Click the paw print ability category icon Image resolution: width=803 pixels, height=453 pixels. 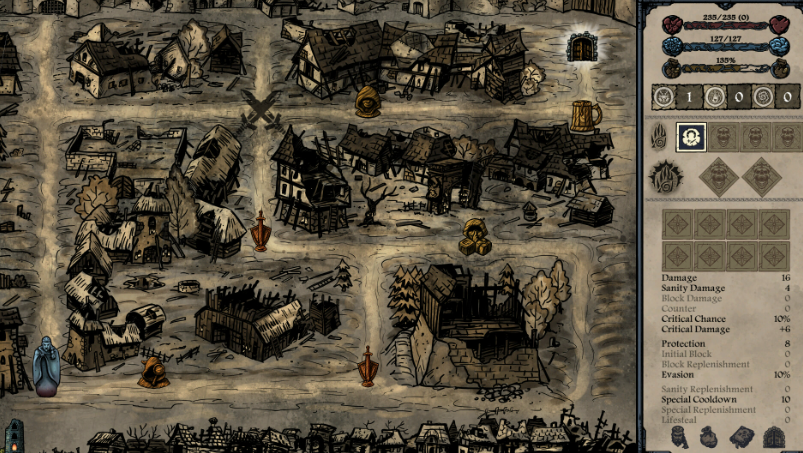660,137
